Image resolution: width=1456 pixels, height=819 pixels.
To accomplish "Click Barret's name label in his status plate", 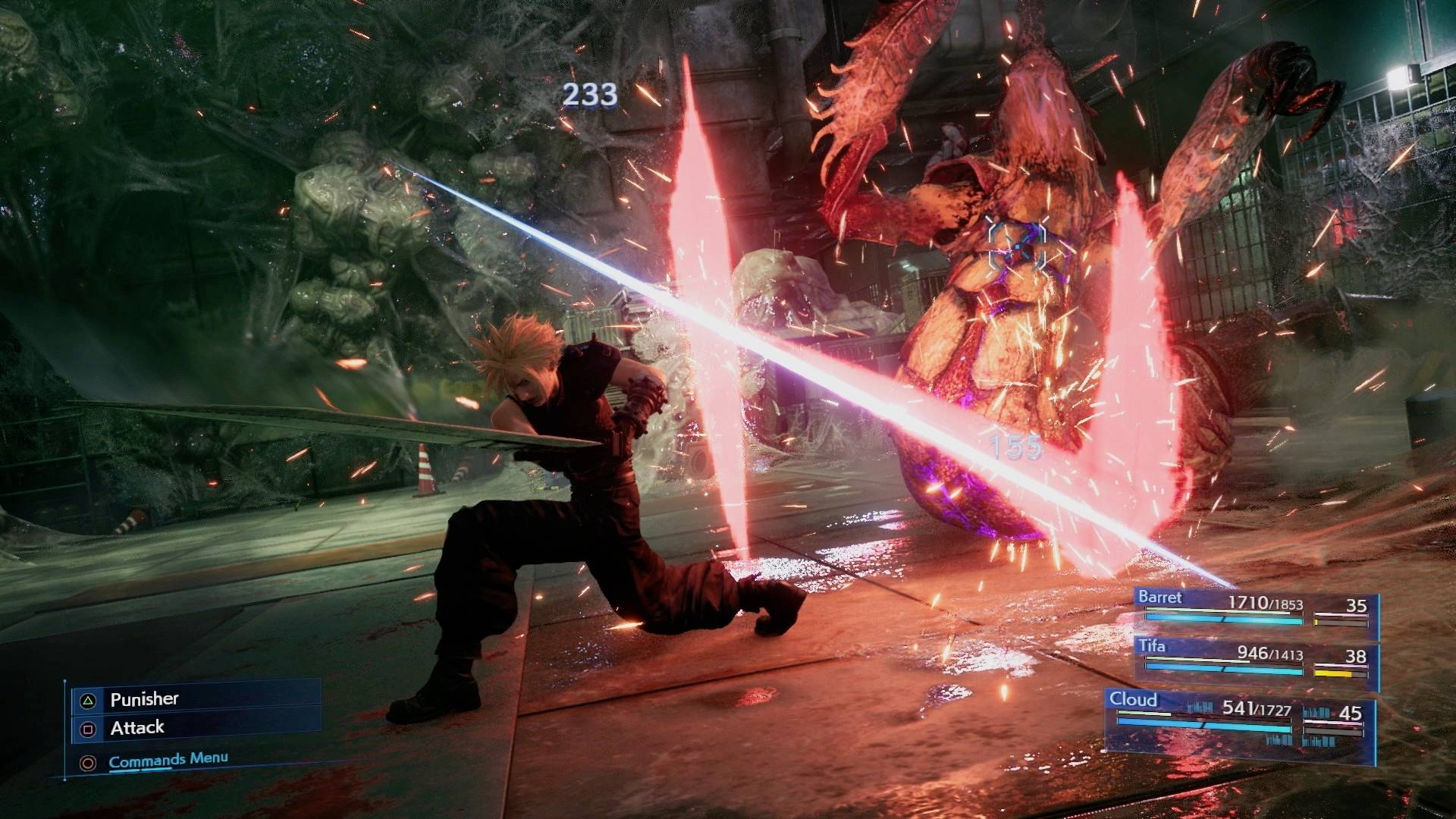I will (1160, 598).
